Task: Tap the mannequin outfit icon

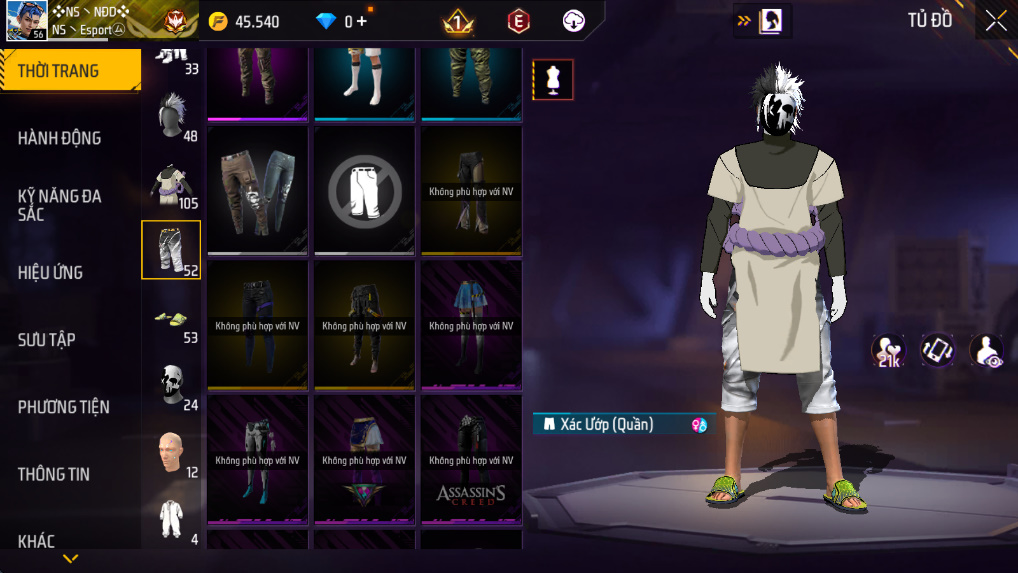Action: 552,80
